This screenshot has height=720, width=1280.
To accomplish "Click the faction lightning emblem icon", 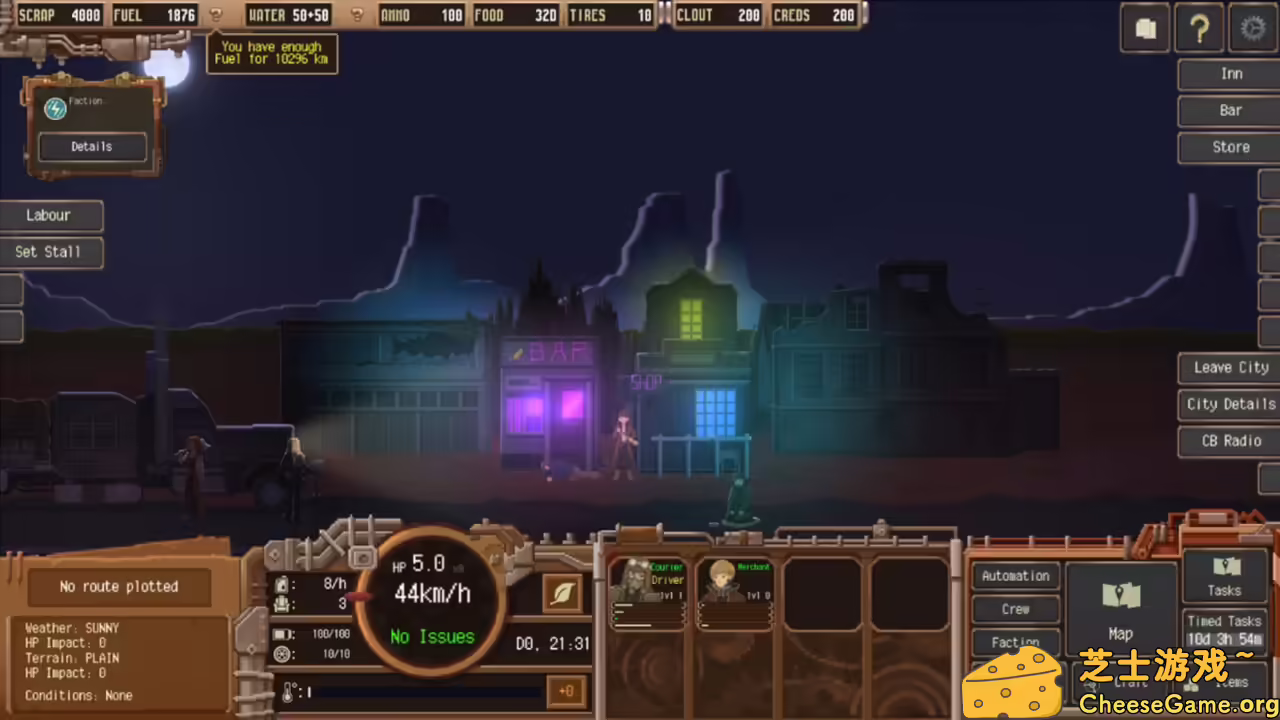I will tap(55, 108).
